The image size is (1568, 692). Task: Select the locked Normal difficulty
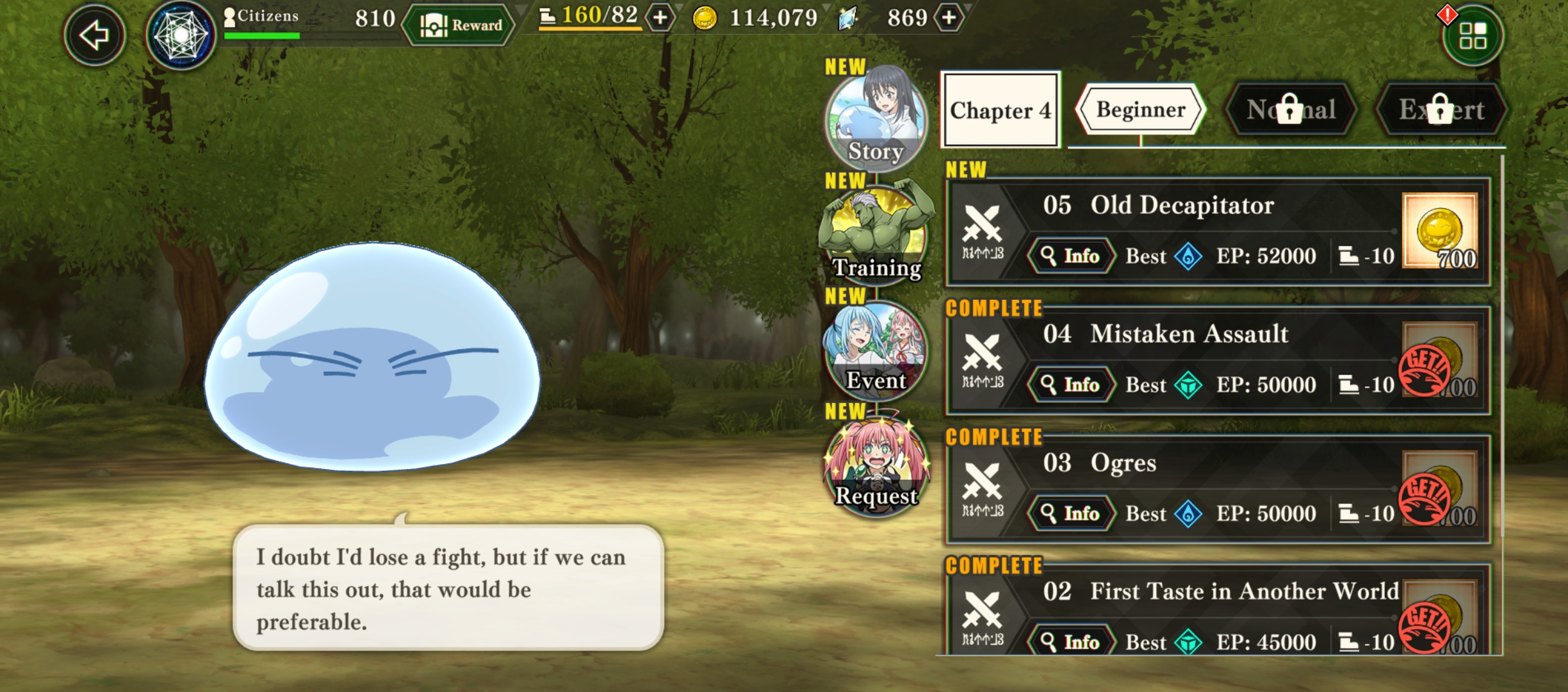pos(1290,110)
